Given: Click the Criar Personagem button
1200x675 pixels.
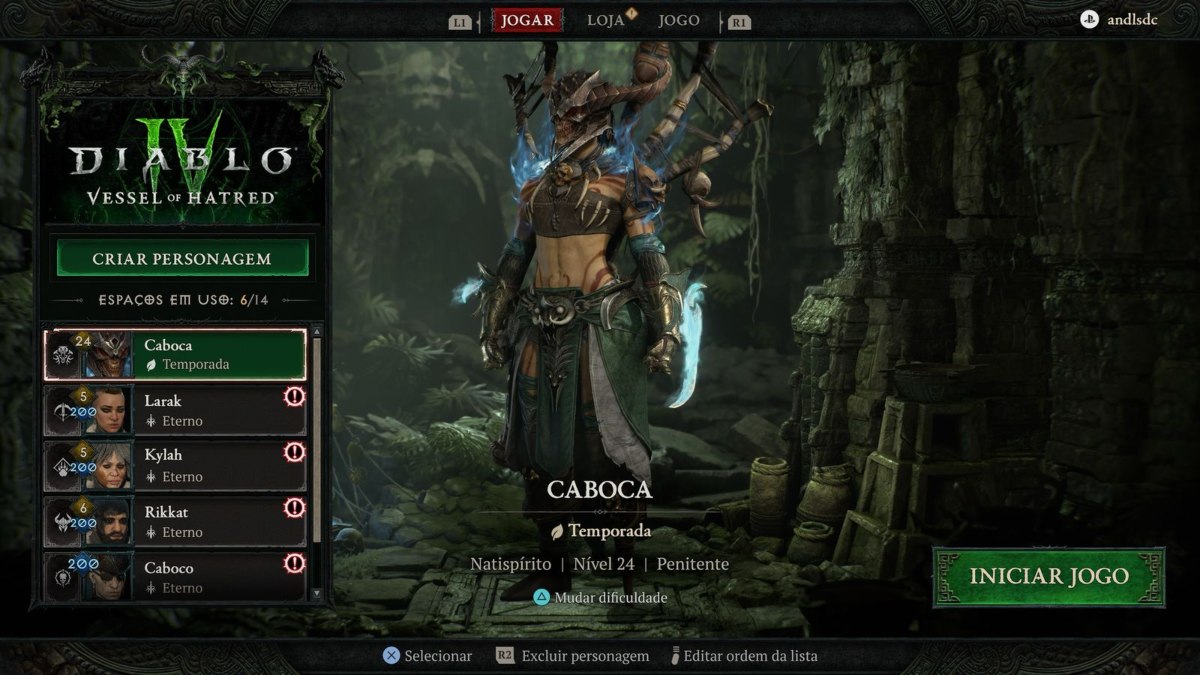Looking at the screenshot, I should (x=182, y=259).
